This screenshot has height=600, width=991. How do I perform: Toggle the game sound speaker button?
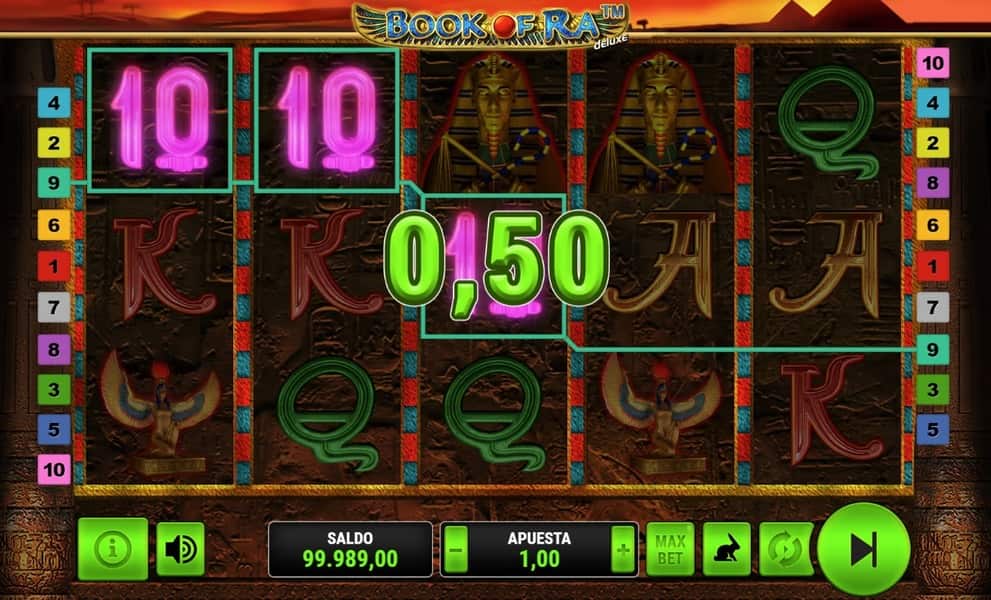[180, 549]
